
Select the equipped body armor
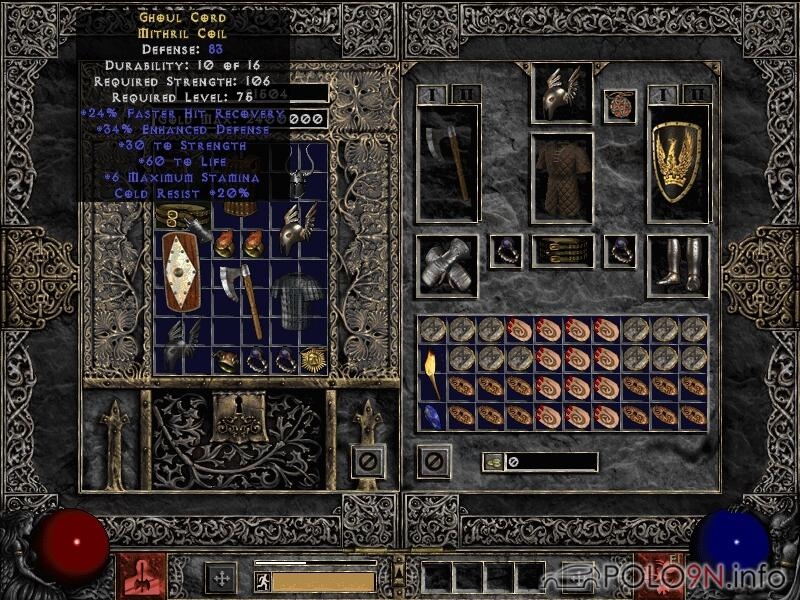(x=561, y=176)
